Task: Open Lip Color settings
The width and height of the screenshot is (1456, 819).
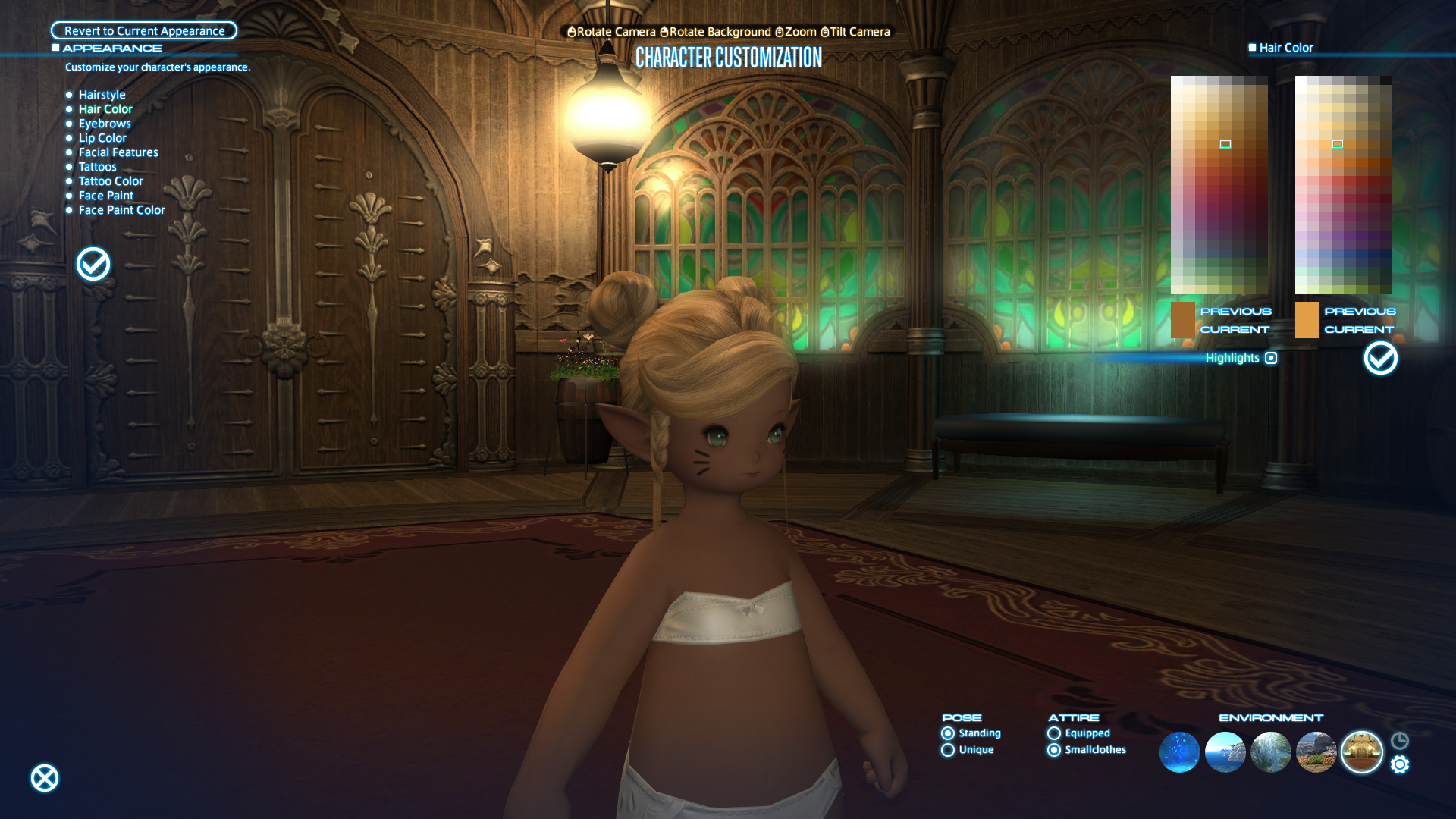Action: tap(102, 138)
